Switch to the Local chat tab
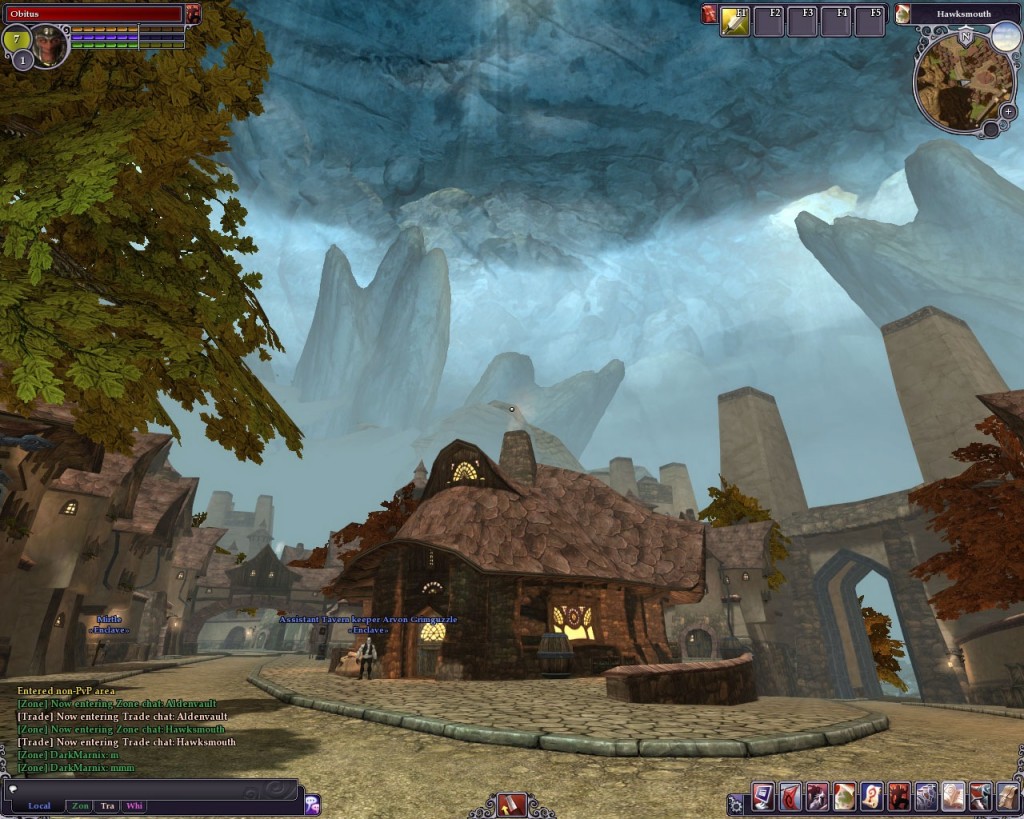This screenshot has height=819, width=1024. pos(39,806)
